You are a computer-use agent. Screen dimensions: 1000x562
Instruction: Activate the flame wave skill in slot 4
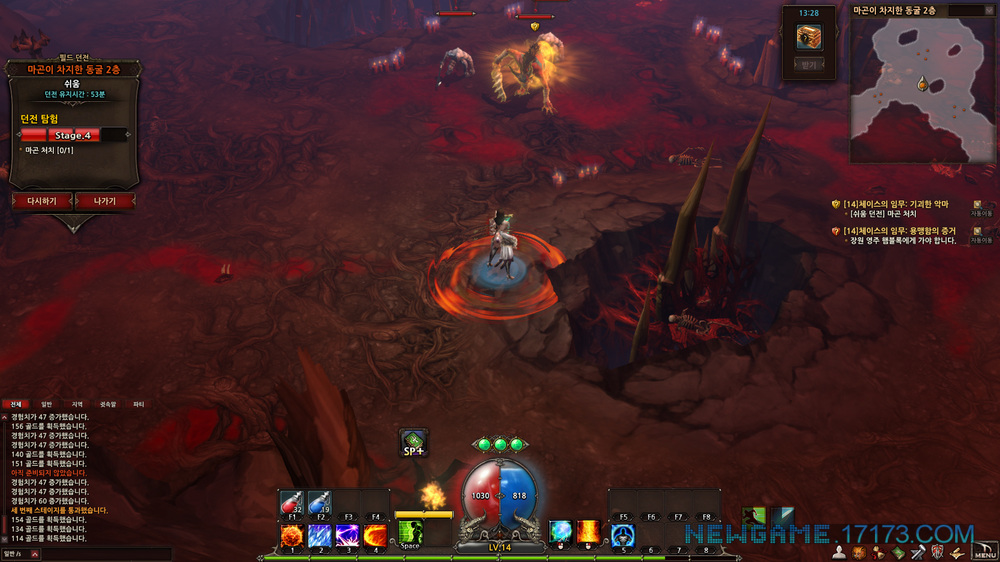[375, 535]
